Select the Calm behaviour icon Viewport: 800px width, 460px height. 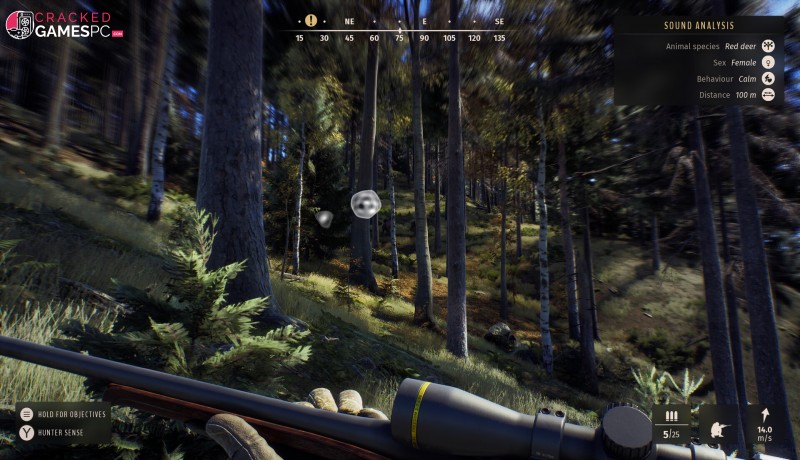[x=768, y=78]
